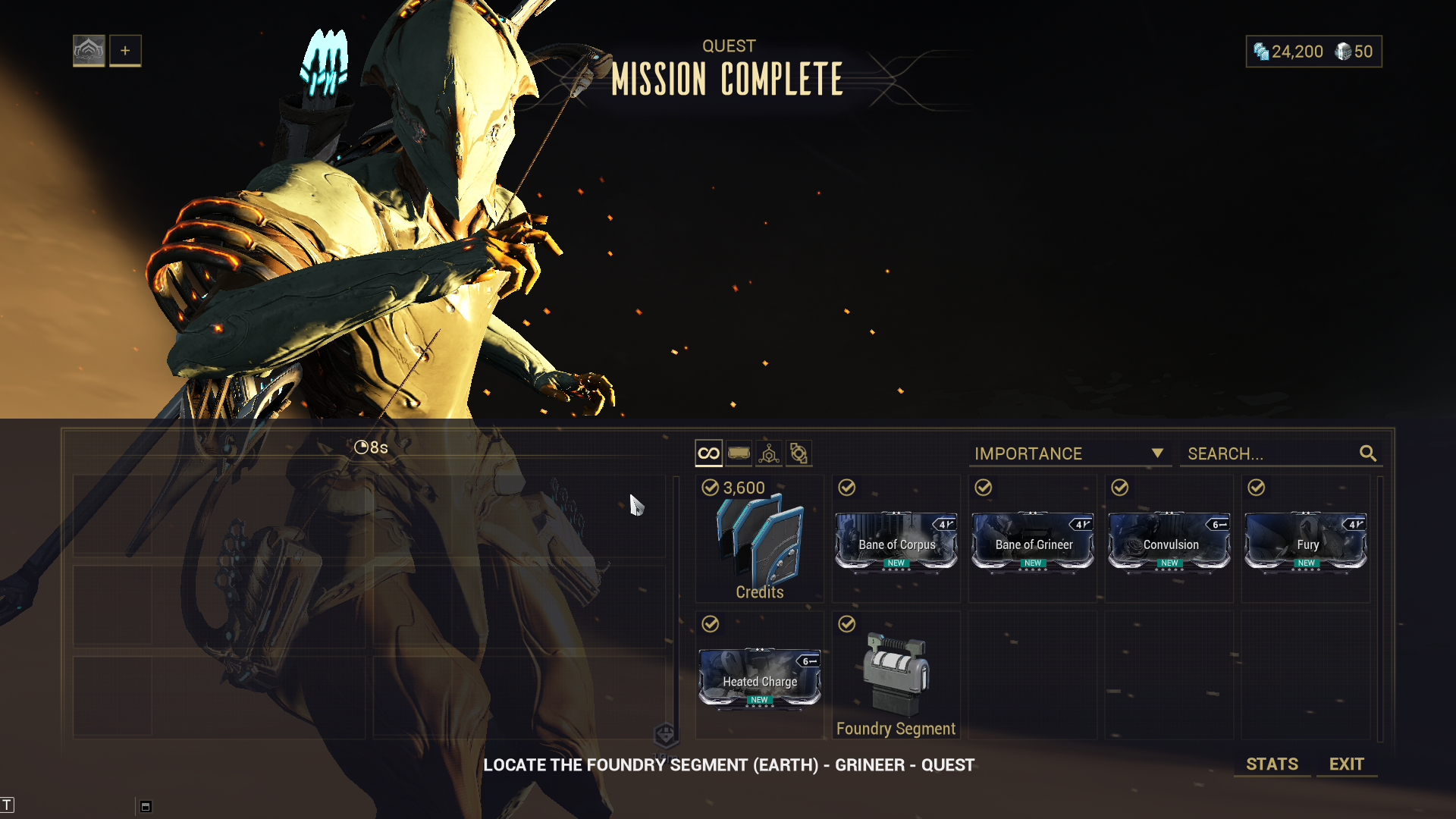
Task: Click the reward search field
Action: click(x=1270, y=453)
